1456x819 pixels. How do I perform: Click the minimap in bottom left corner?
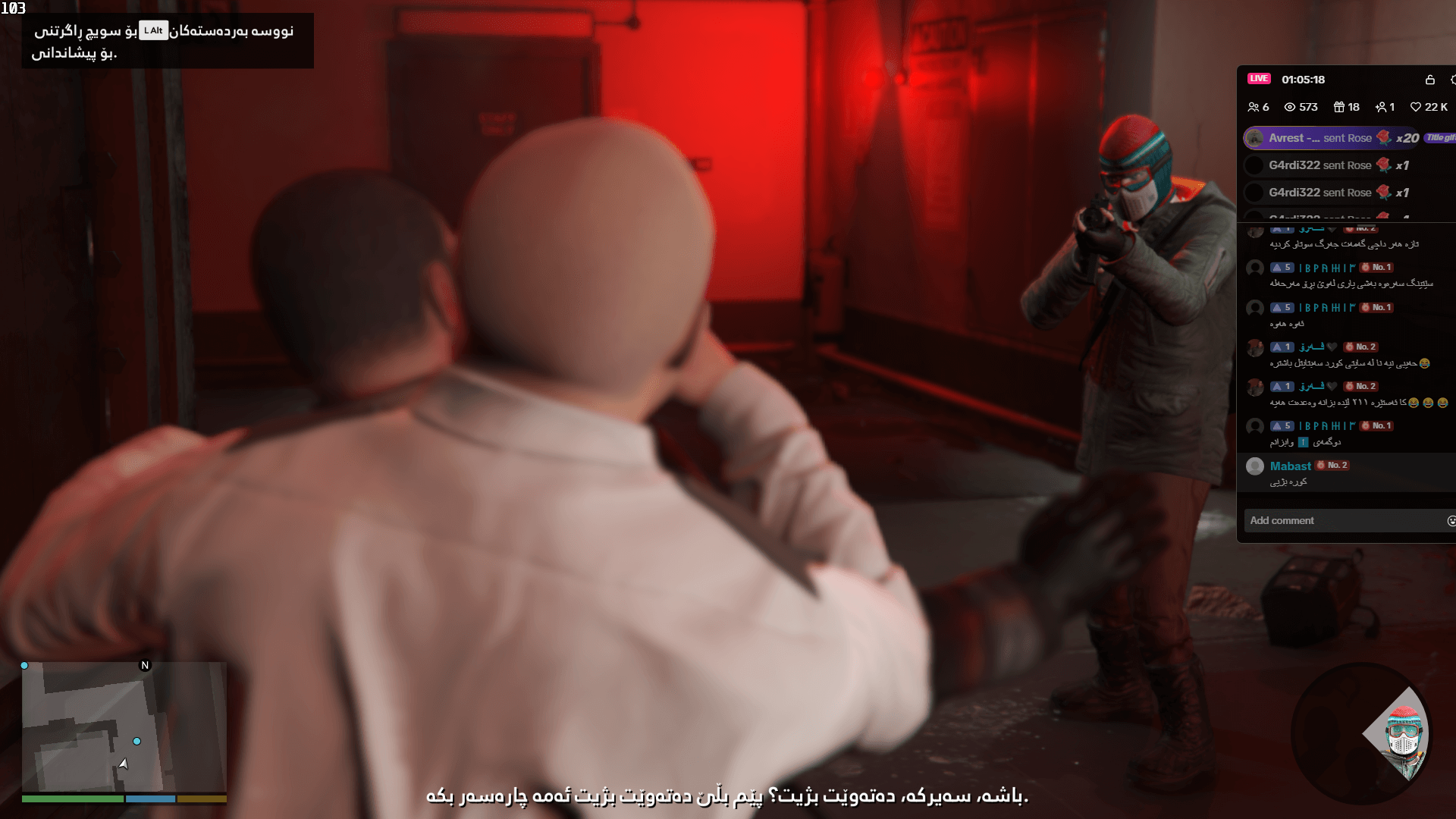coord(124,726)
